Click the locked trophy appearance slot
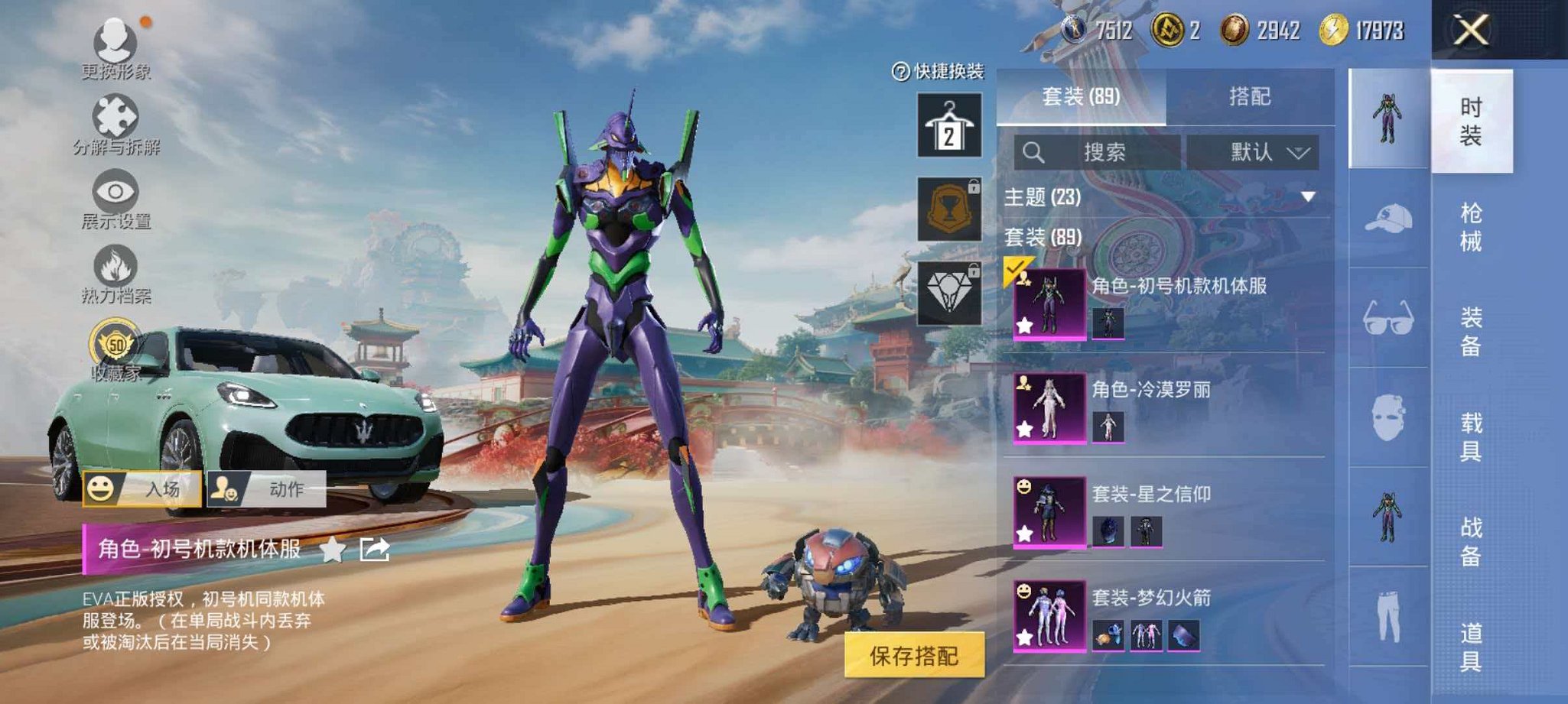Viewport: 1568px width, 704px height. coord(948,207)
